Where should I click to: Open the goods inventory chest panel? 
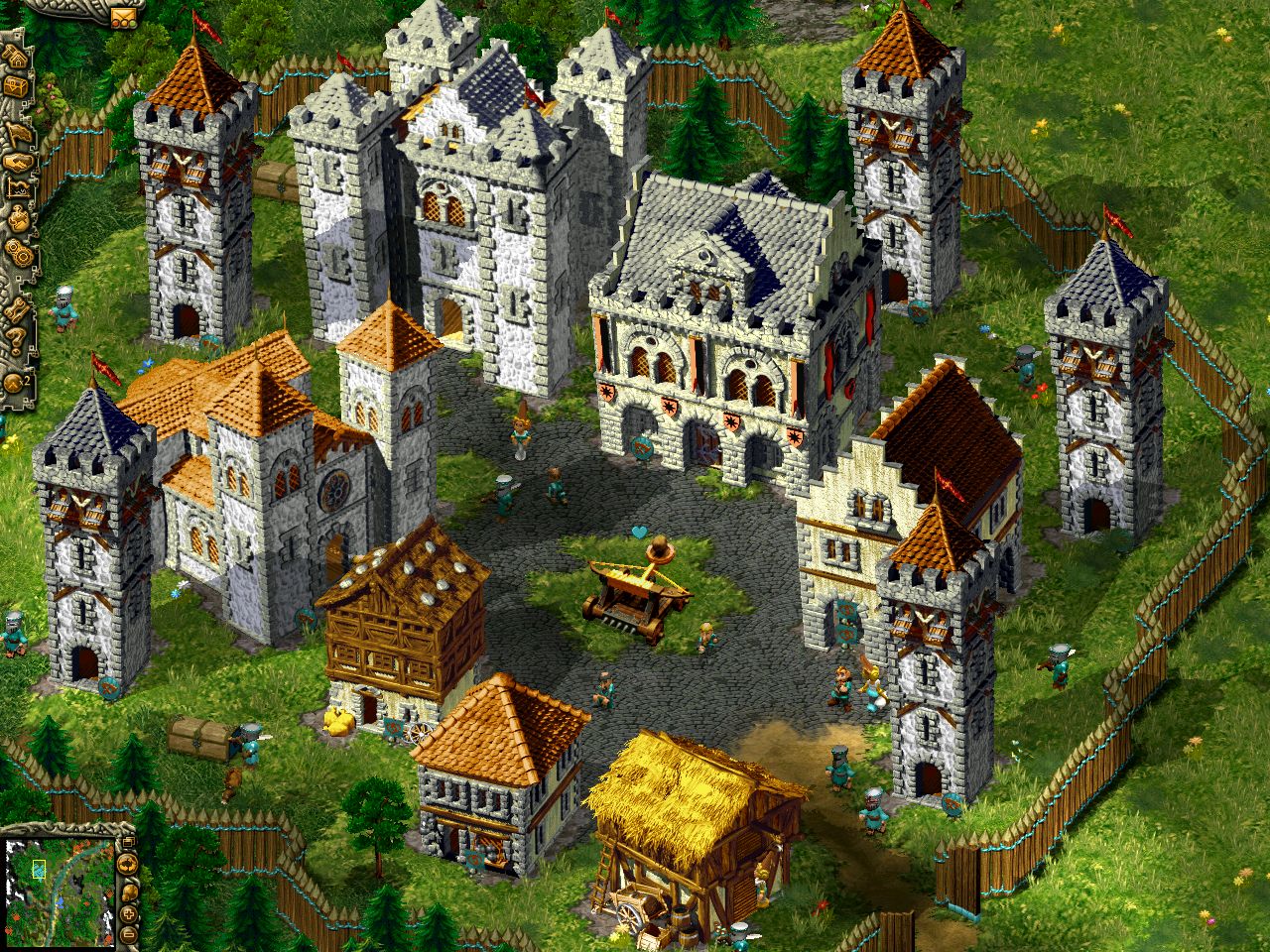click(x=16, y=87)
